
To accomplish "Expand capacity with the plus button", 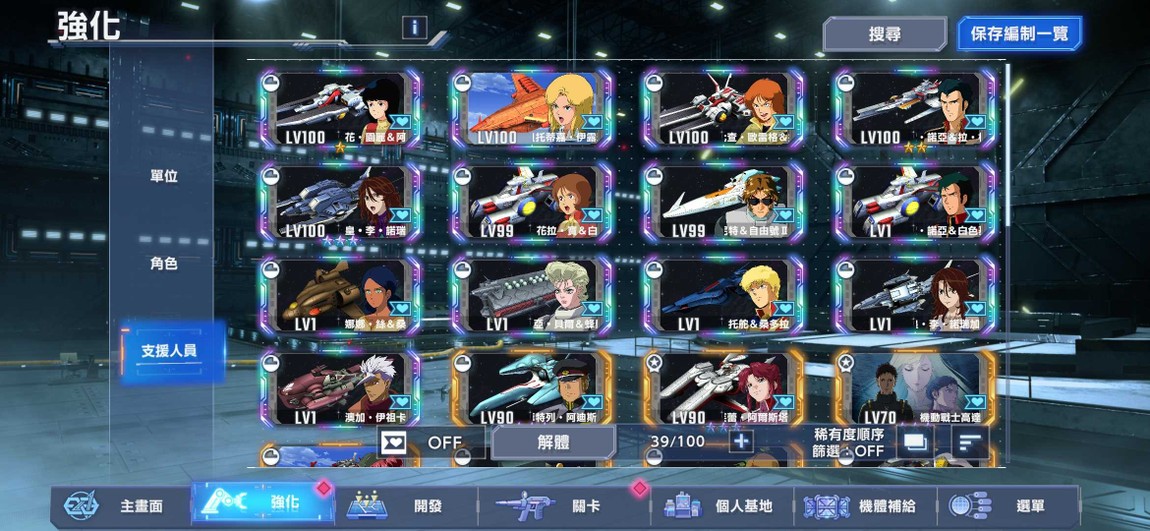I will click(x=741, y=441).
